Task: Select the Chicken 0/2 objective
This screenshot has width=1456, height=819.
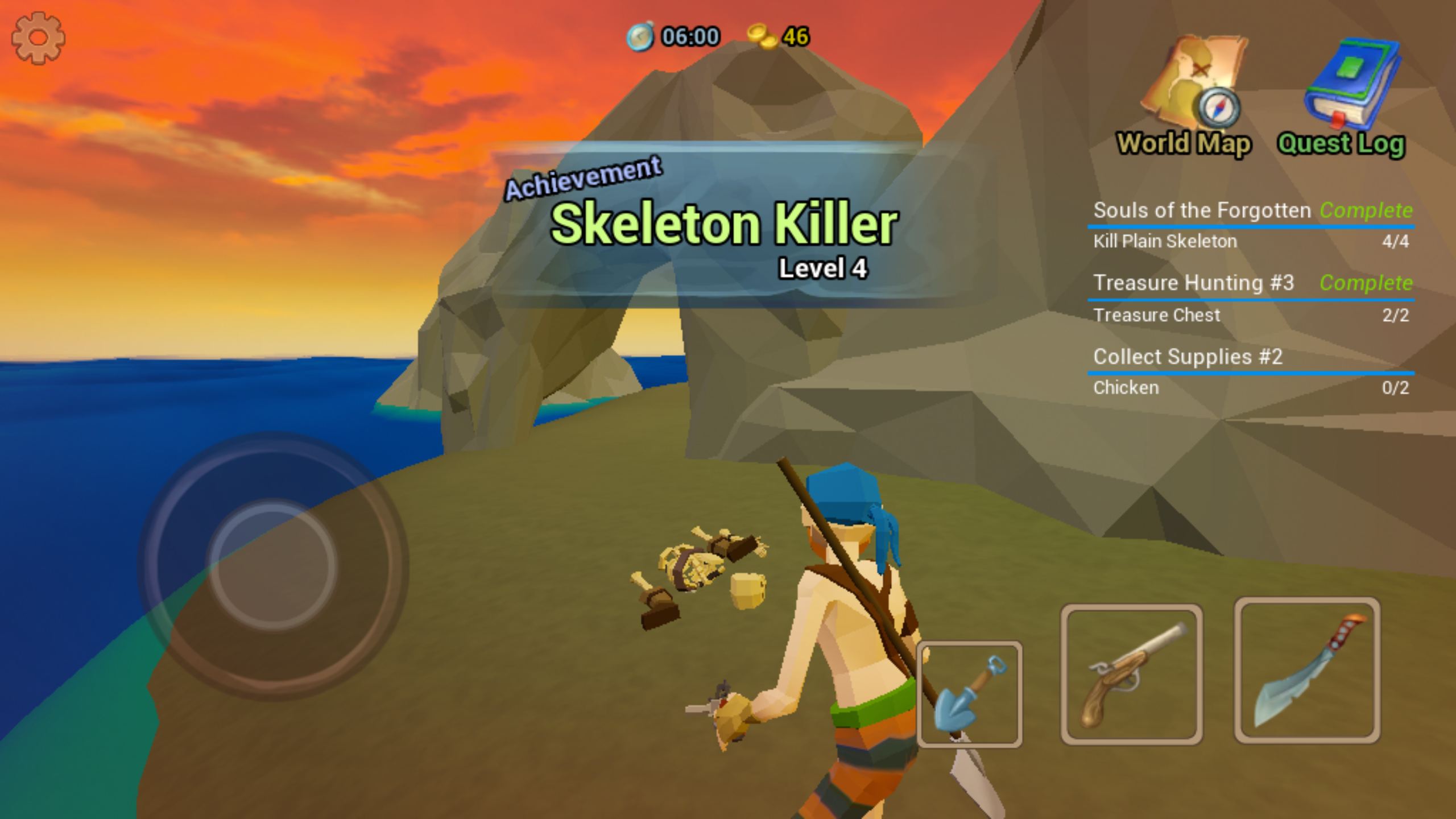Action: [x=1125, y=387]
